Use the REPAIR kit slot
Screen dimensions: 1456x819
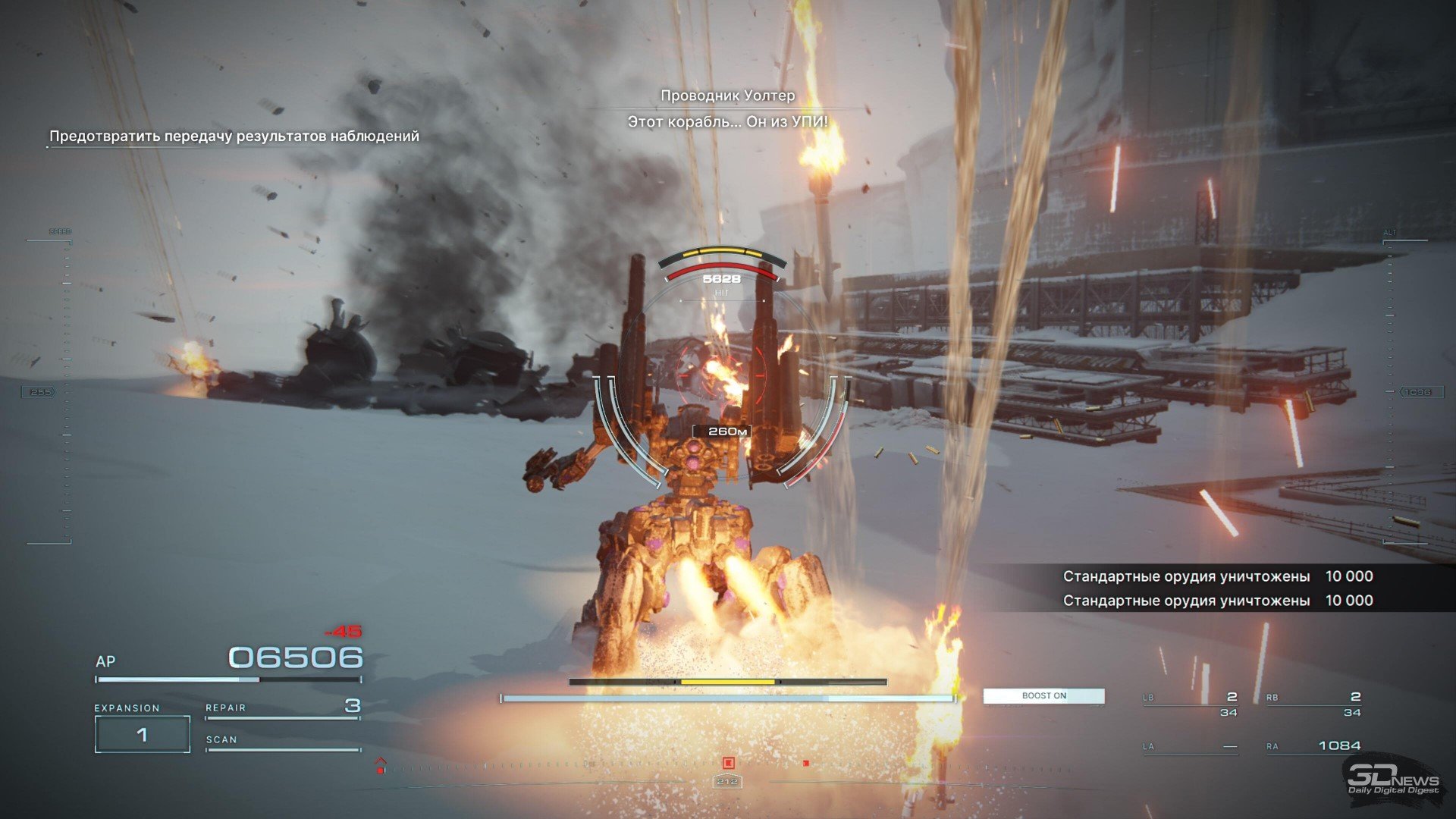point(282,708)
